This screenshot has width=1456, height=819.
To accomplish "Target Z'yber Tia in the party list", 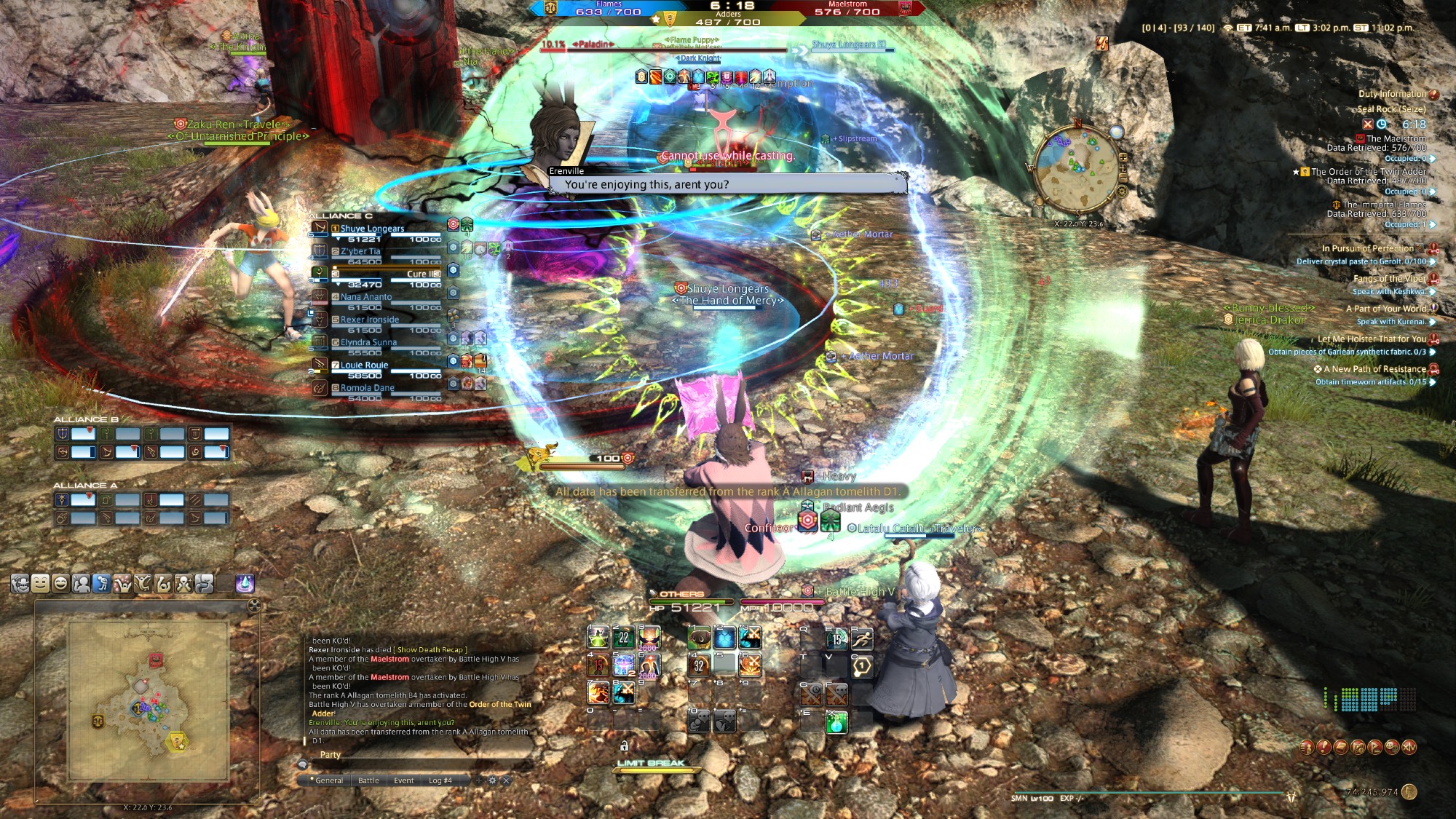I will point(360,251).
